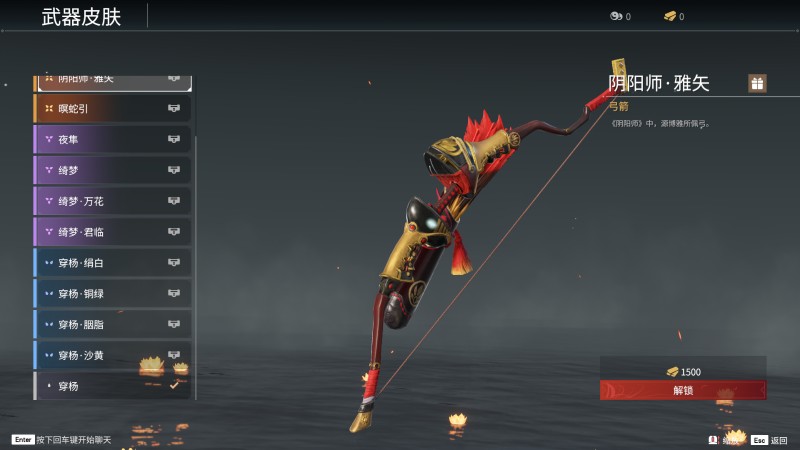
Task: Open the gift box icon beside skin name
Action: click(757, 84)
